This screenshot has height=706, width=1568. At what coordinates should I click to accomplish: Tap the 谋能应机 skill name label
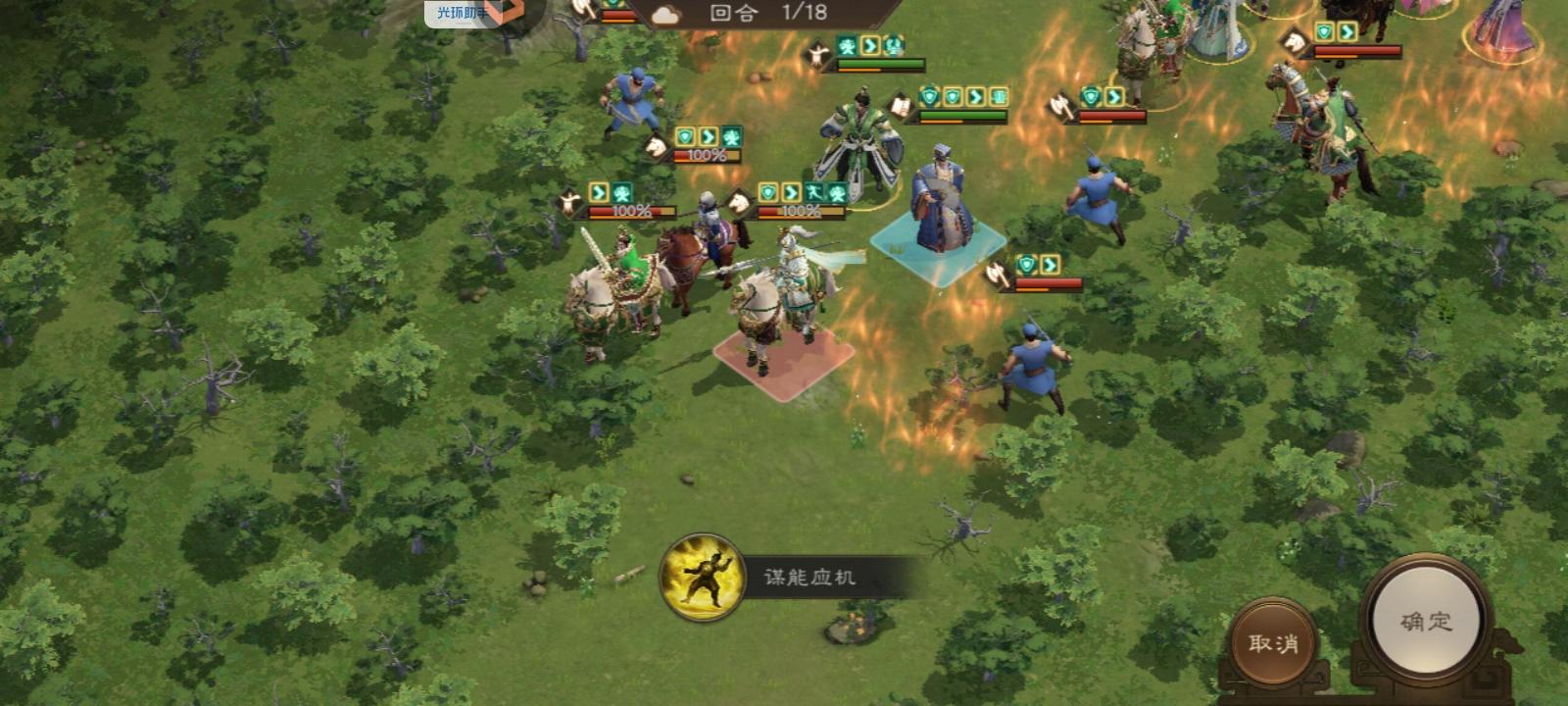pos(808,577)
